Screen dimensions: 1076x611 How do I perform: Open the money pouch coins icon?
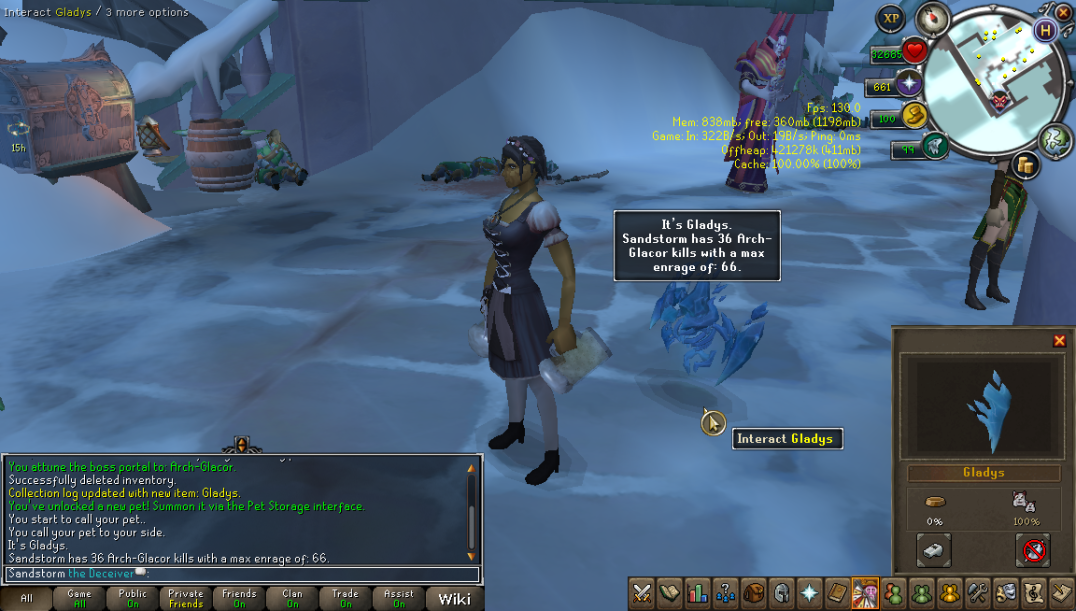[x=1024, y=165]
